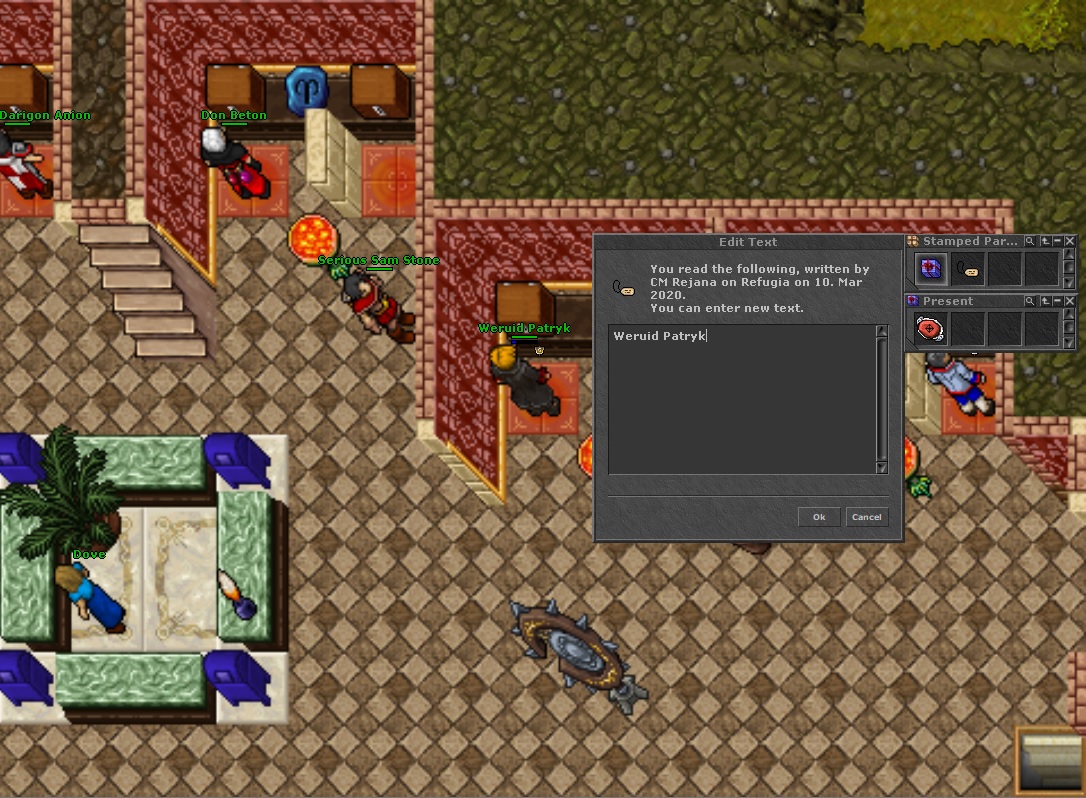Cancel the Edit Text dialog
This screenshot has height=798, width=1086.
point(866,517)
